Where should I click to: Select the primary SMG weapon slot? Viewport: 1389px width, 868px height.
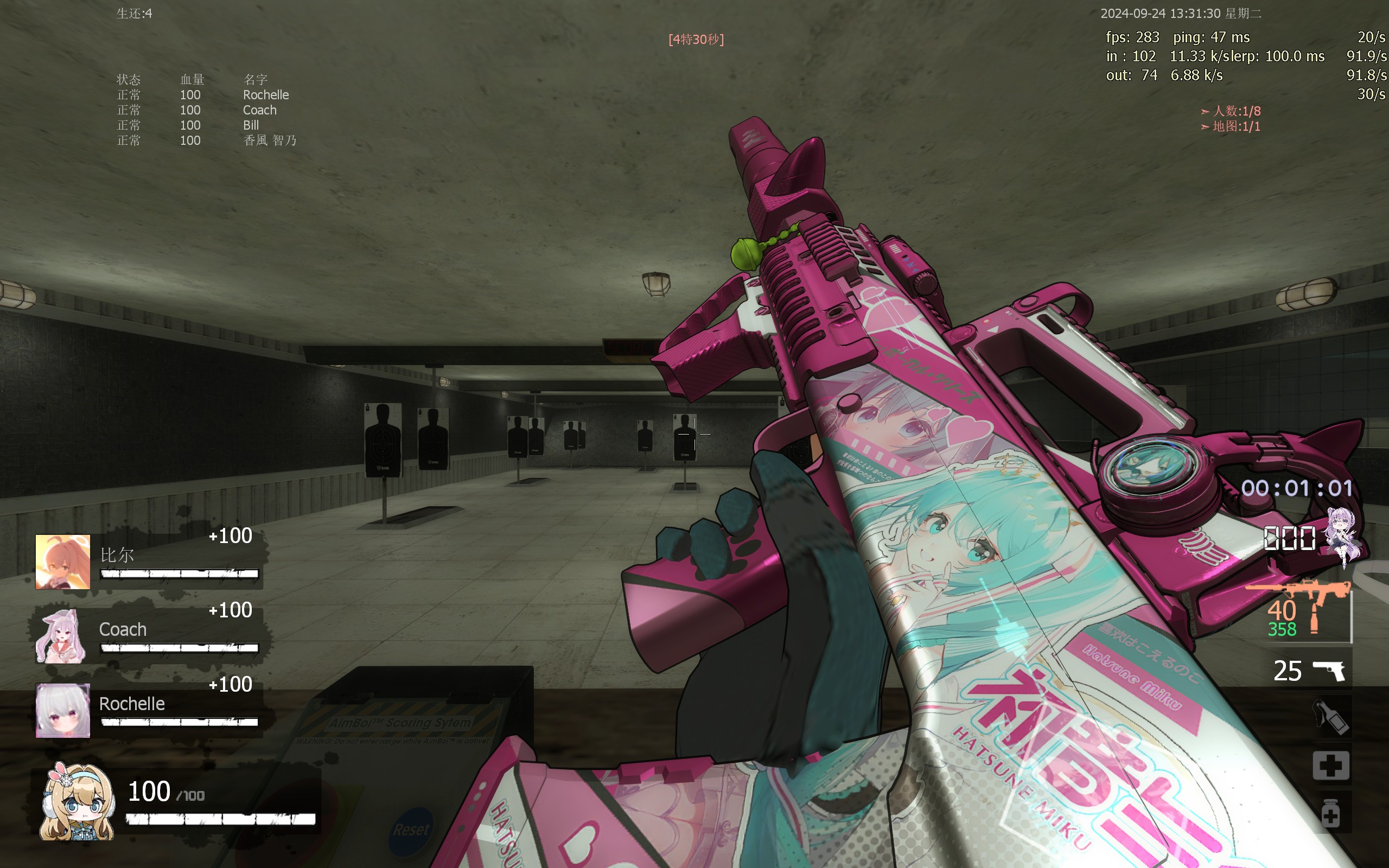coord(1309,612)
